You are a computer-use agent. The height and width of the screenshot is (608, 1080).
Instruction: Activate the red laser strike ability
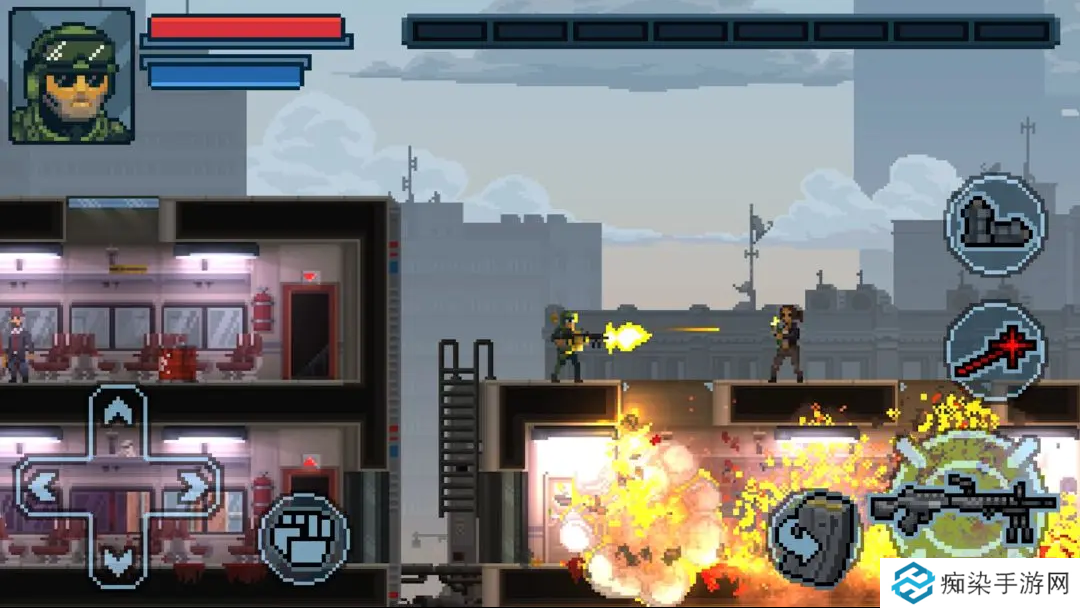click(x=995, y=351)
